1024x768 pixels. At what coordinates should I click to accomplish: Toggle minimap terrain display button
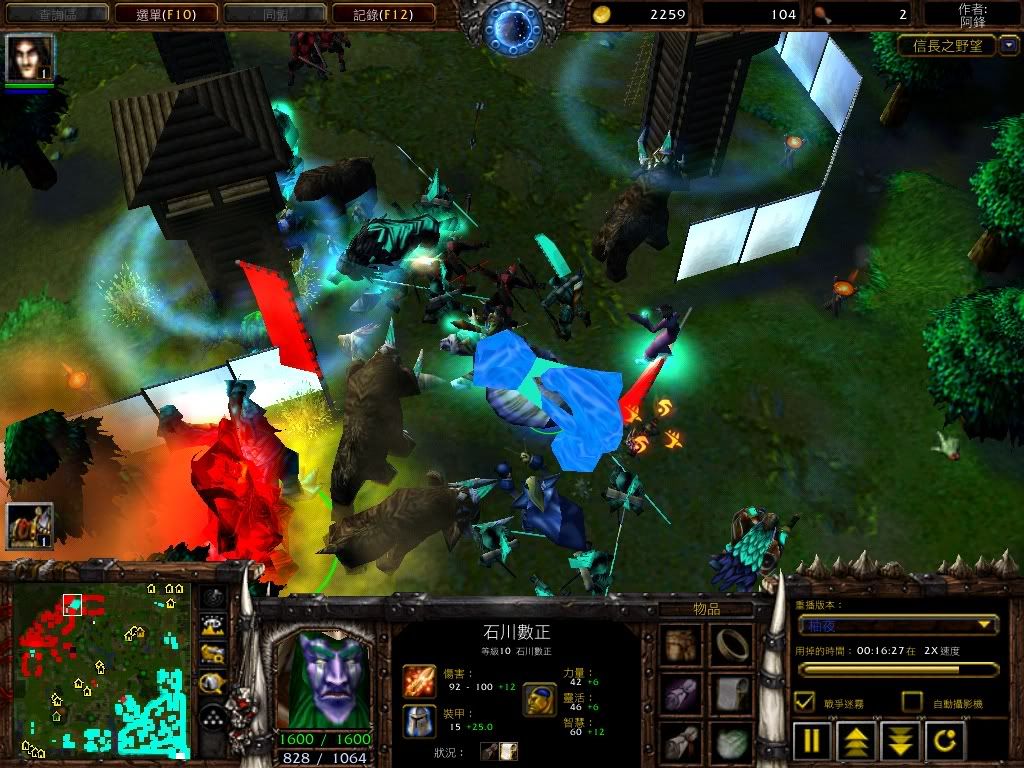click(213, 627)
